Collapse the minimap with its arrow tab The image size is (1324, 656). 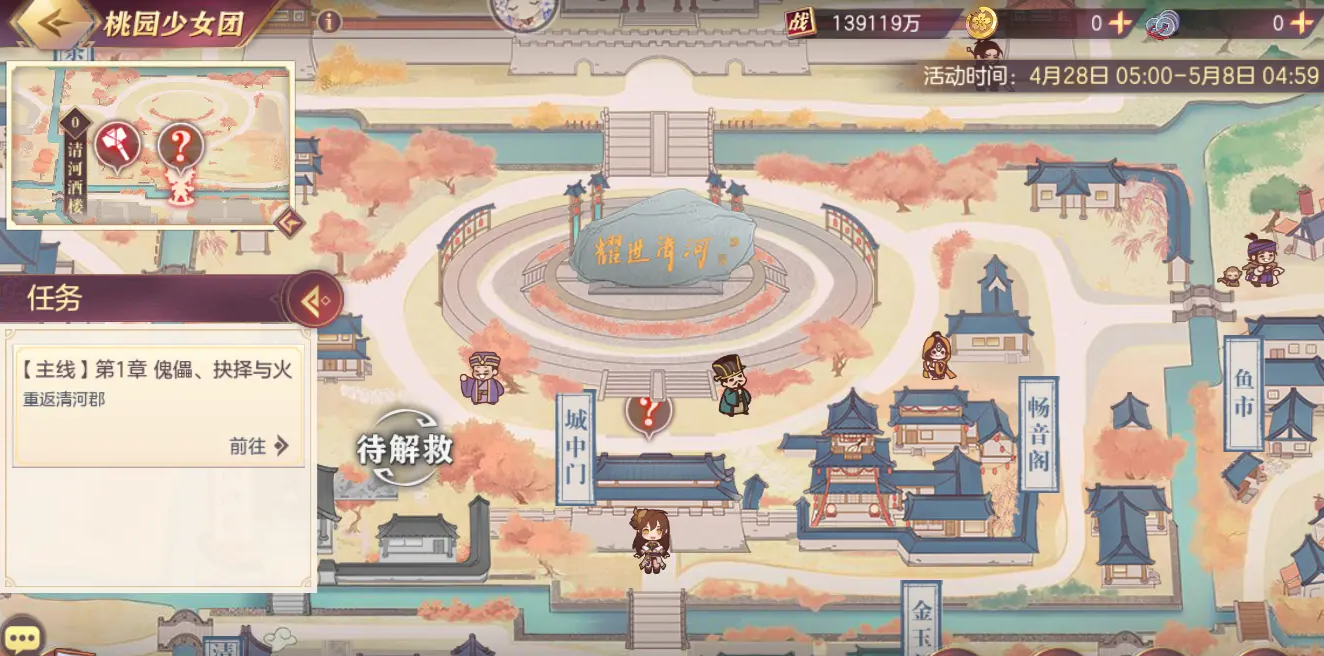(289, 221)
